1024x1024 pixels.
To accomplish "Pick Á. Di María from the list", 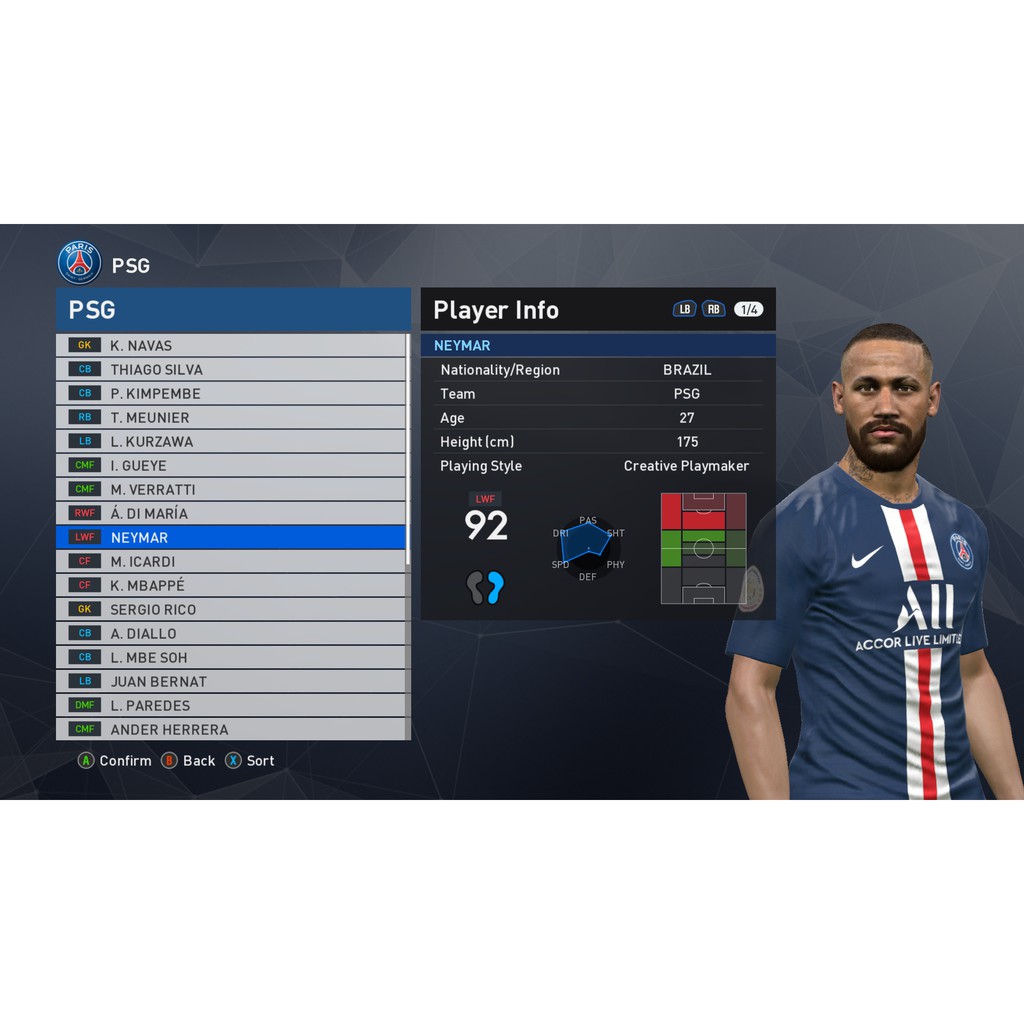I will point(231,513).
